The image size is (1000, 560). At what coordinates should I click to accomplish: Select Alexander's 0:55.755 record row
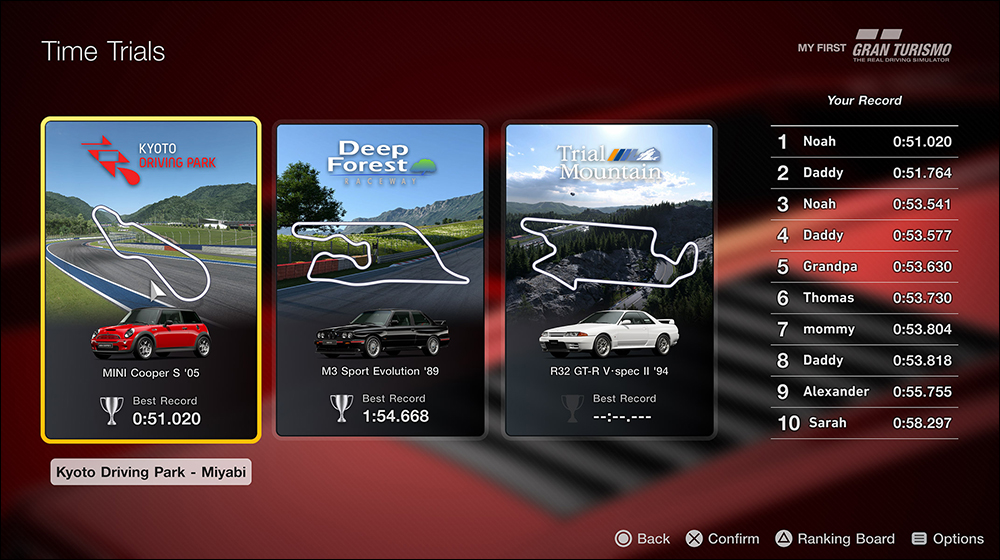[x=864, y=392]
